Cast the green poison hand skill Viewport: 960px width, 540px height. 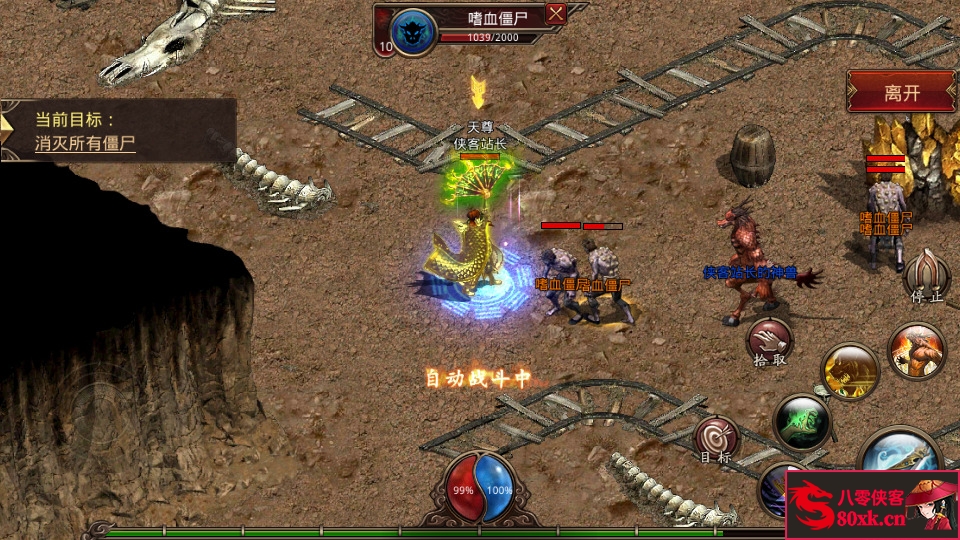[x=803, y=422]
